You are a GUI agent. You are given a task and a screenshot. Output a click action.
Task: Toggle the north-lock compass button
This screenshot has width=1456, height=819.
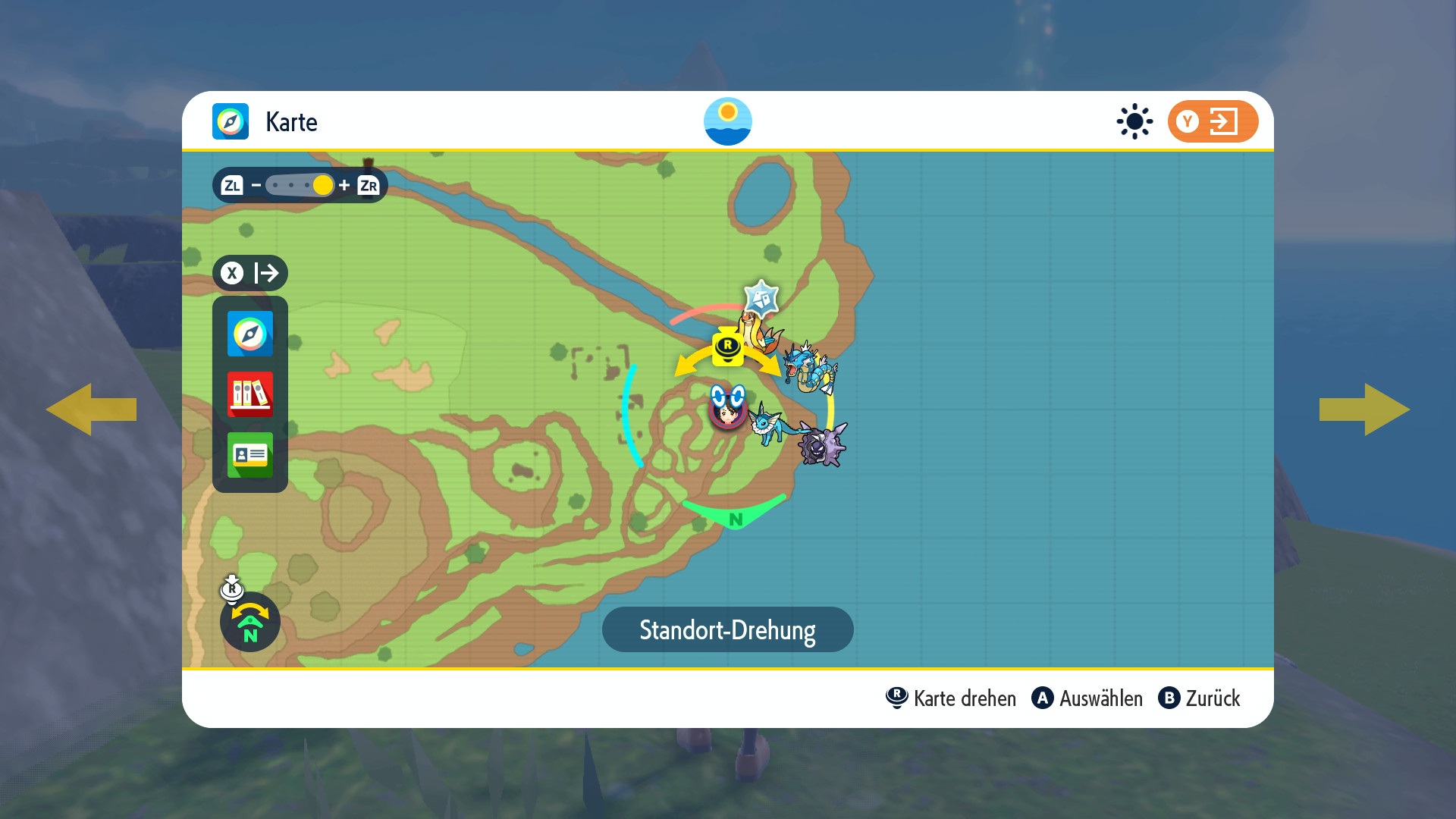point(250,622)
